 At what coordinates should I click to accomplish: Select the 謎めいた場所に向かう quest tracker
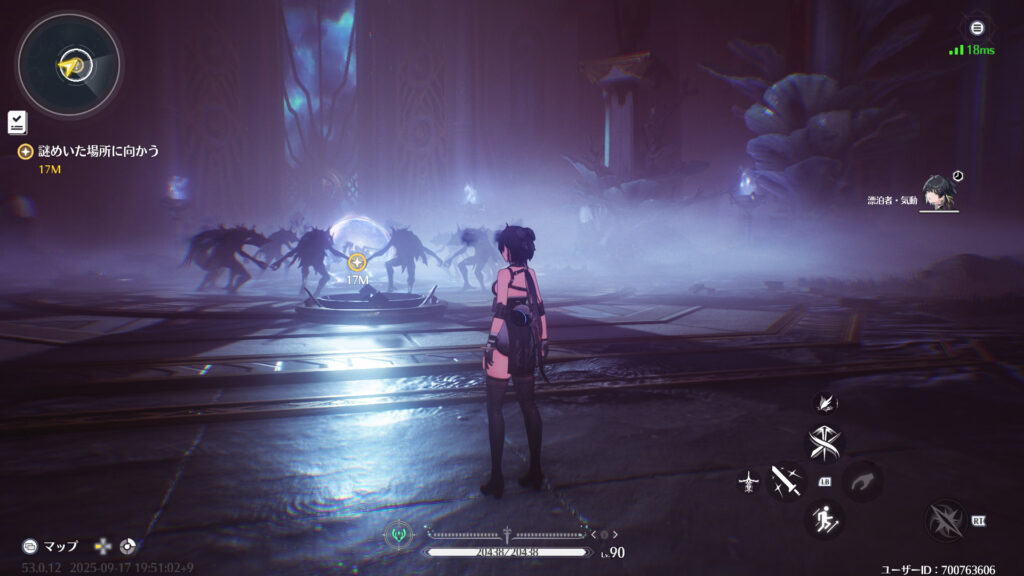point(98,151)
